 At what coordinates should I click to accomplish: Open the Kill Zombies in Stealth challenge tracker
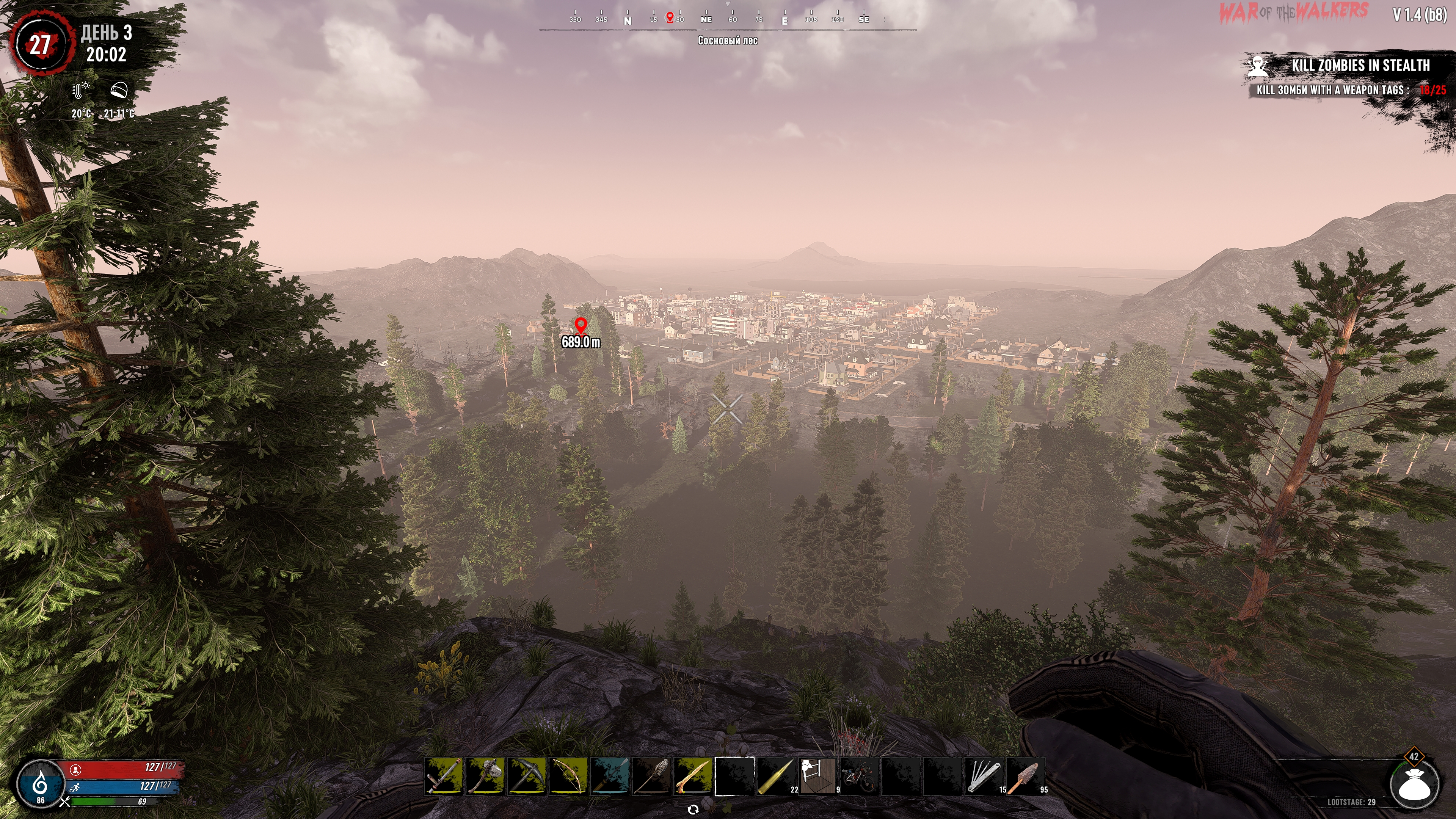(1360, 66)
